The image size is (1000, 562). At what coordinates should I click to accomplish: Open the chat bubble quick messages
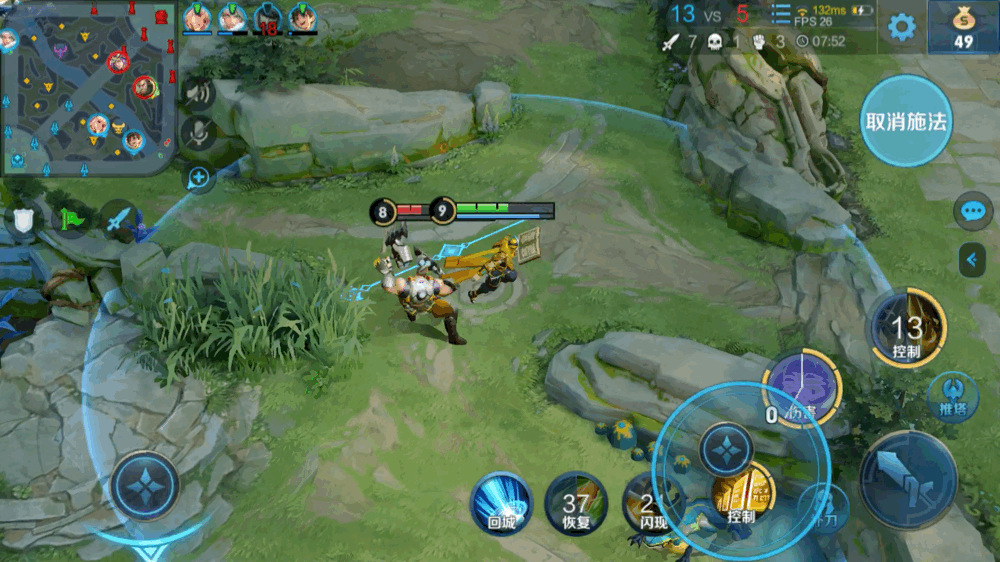972,211
